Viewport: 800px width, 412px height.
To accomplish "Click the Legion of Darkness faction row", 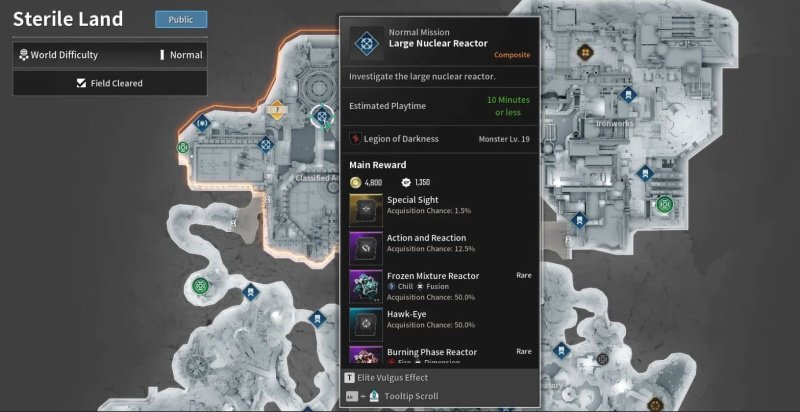I will pyautogui.click(x=440, y=138).
